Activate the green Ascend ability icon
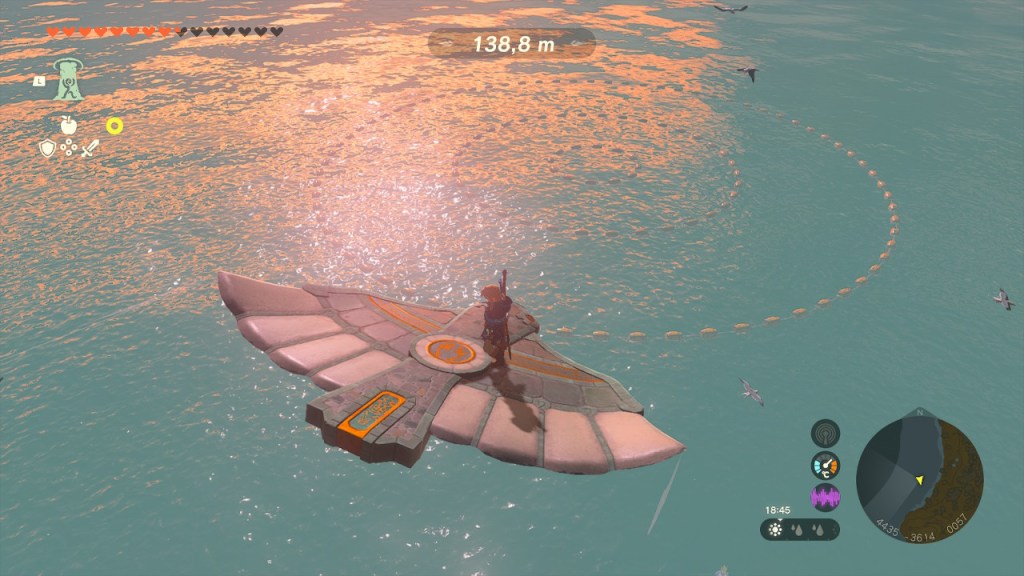 point(69,80)
